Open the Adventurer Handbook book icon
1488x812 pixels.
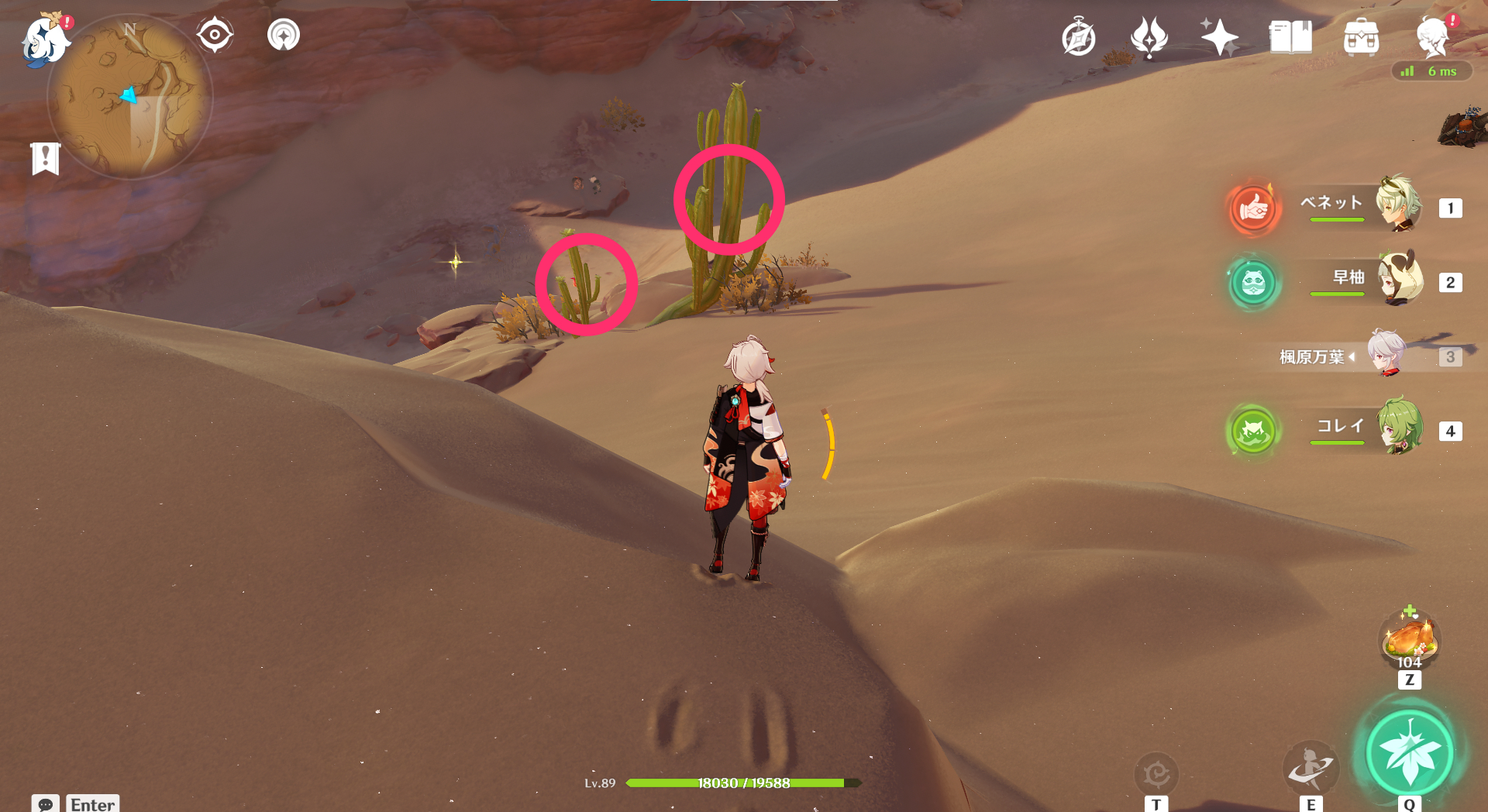1288,36
